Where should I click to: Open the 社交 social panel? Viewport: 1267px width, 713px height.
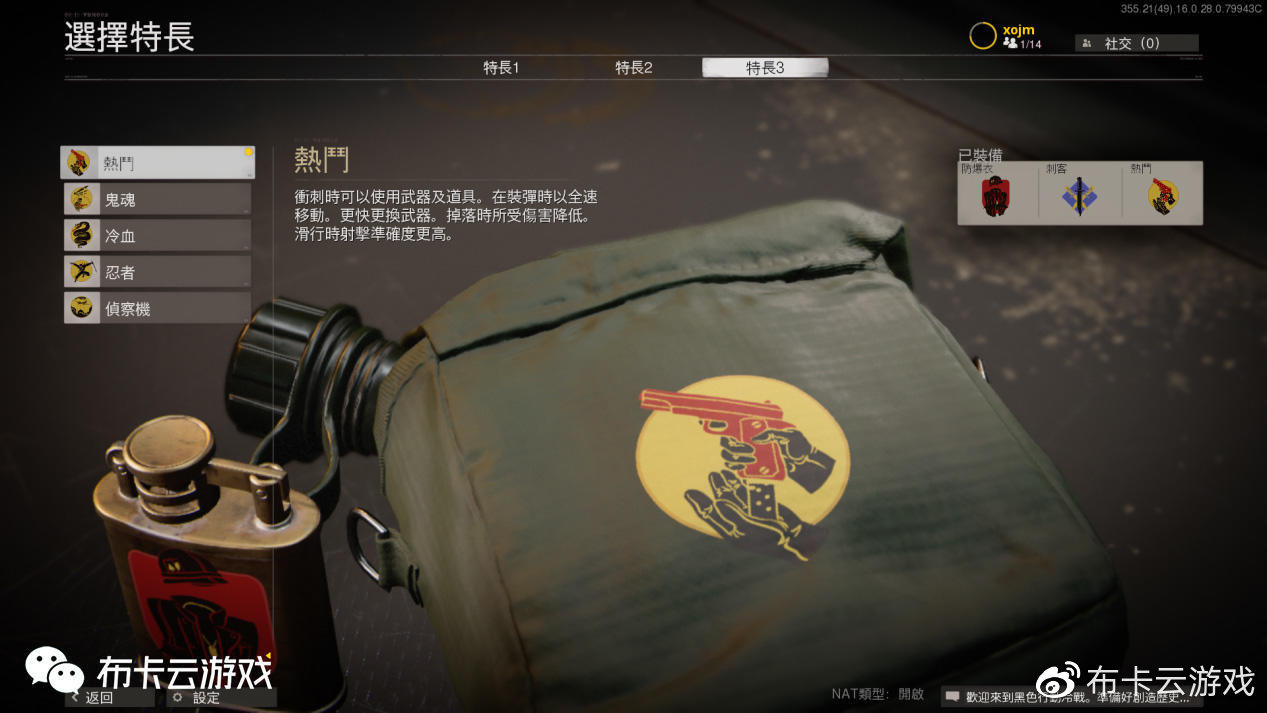click(x=1136, y=43)
